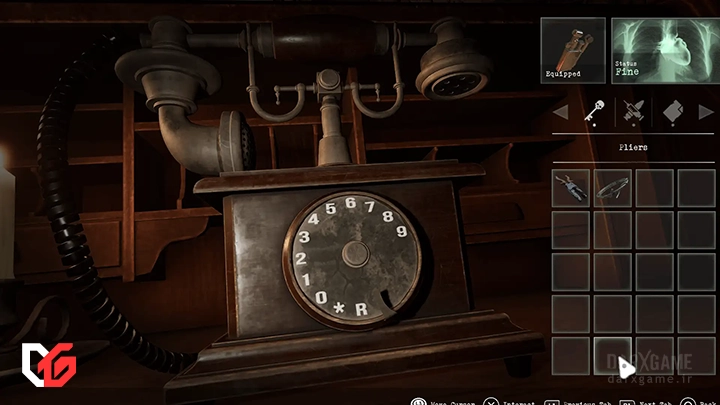Open the documents tab icon

672,112
